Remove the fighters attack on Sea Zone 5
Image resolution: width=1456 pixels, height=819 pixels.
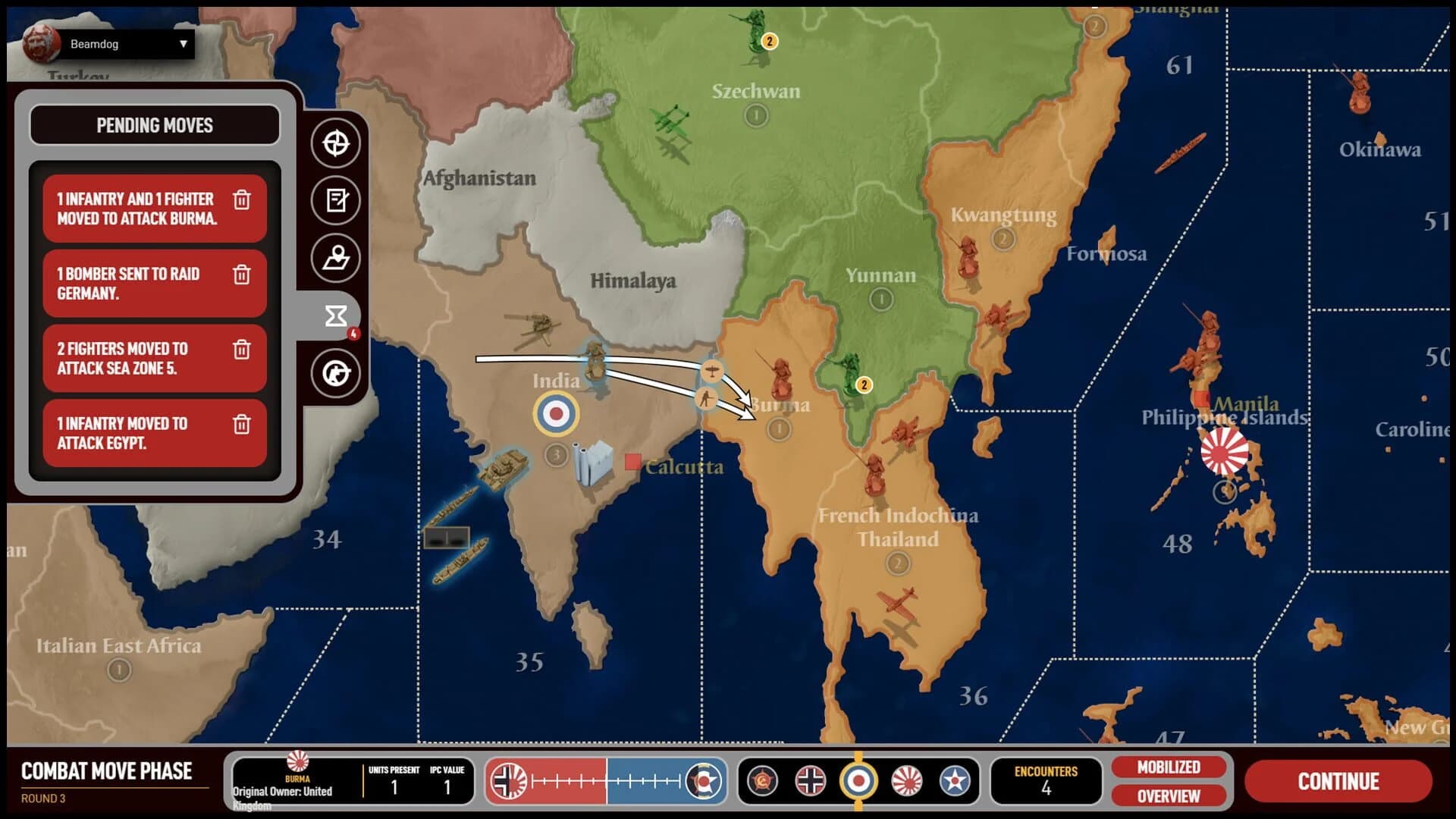pos(243,350)
